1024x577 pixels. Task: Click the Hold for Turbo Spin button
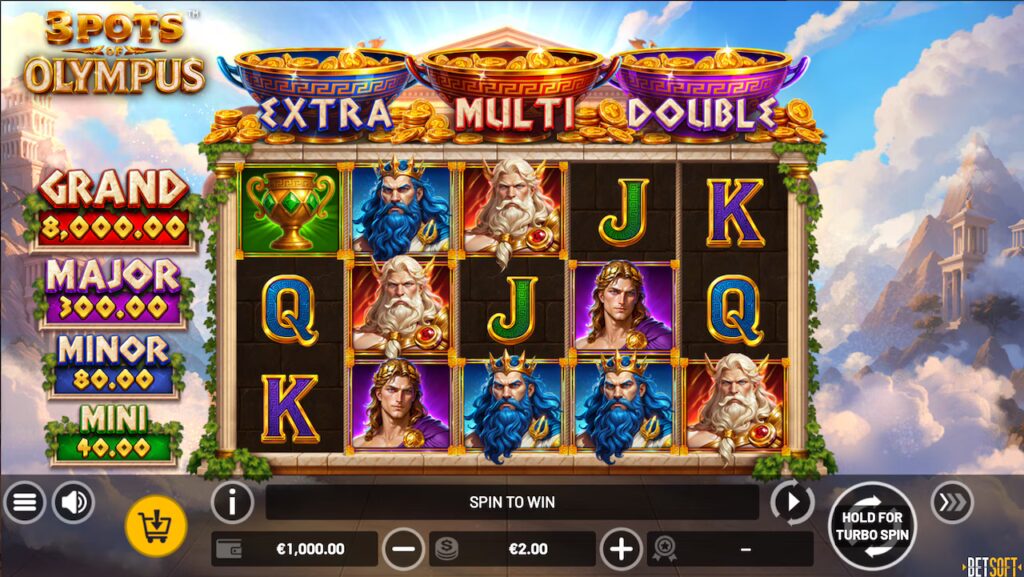pos(871,525)
